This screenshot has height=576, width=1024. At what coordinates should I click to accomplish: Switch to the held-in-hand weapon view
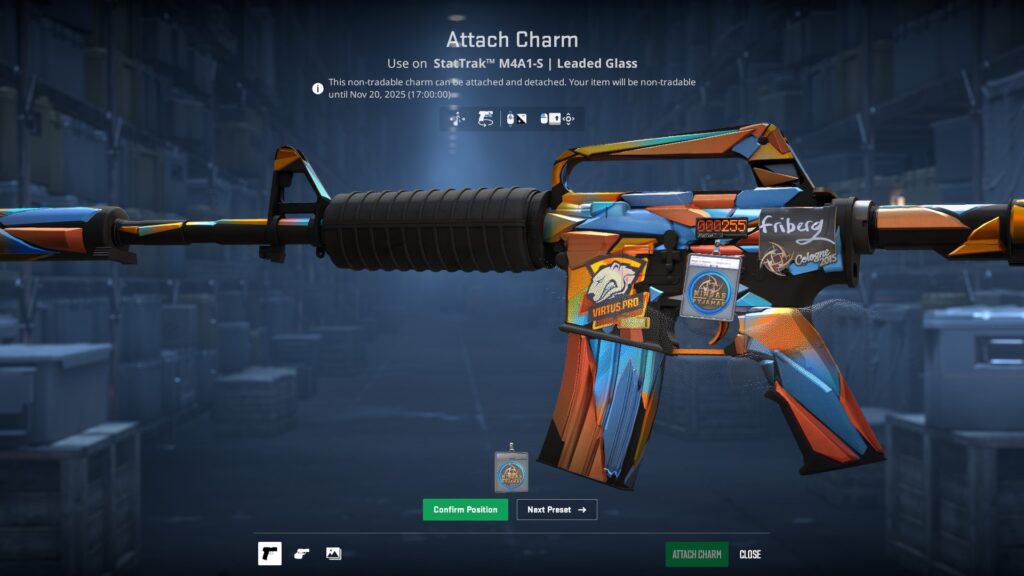[302, 554]
